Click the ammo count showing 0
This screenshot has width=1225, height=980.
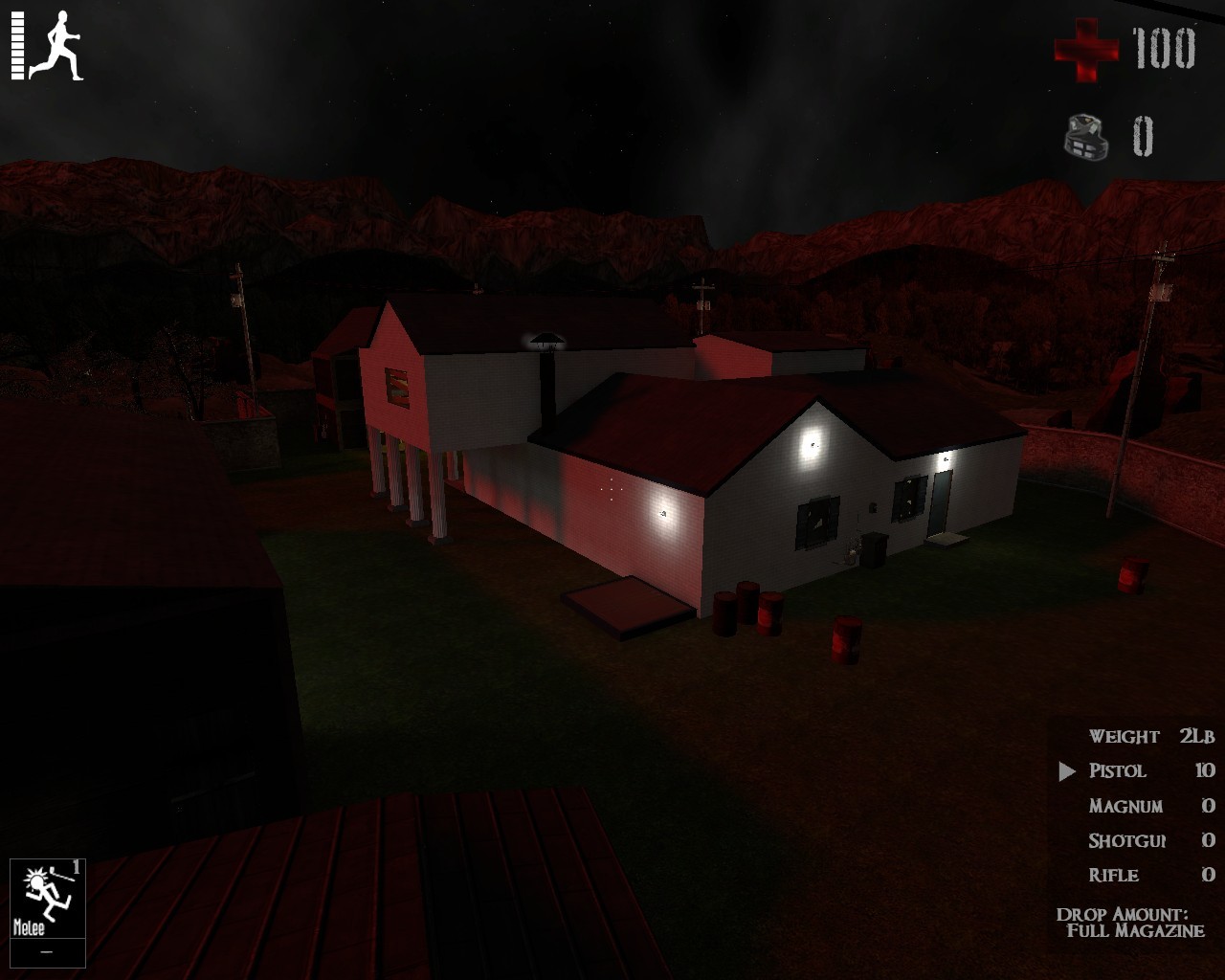click(1143, 136)
